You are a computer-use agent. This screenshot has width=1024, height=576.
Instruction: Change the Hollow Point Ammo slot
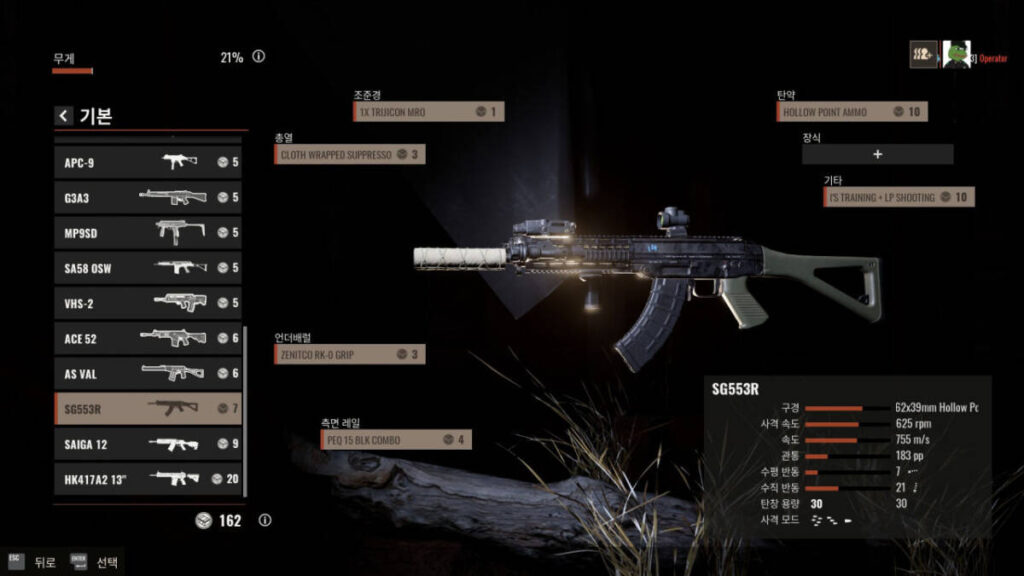pos(852,112)
